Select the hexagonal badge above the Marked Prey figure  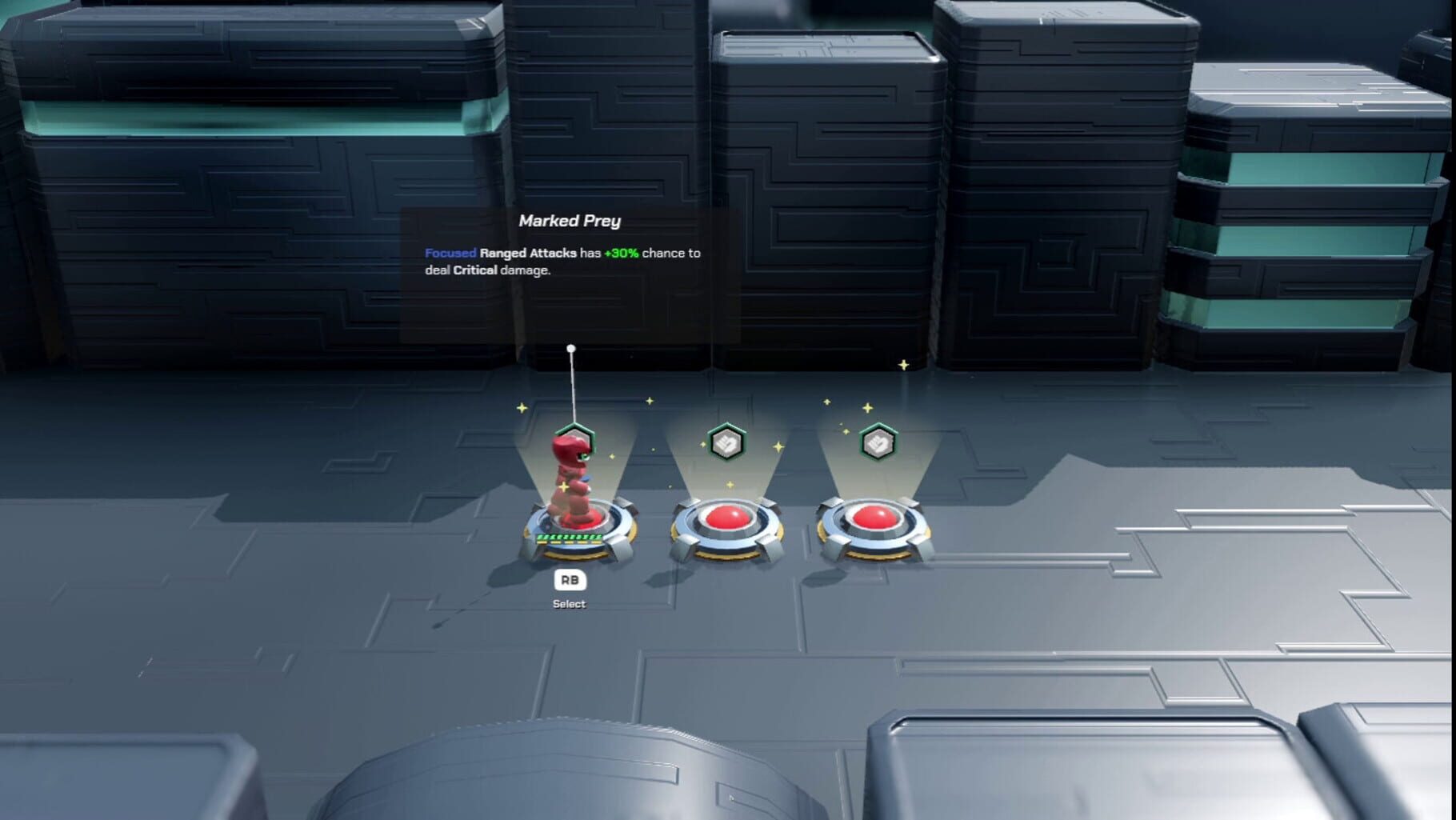coord(573,440)
